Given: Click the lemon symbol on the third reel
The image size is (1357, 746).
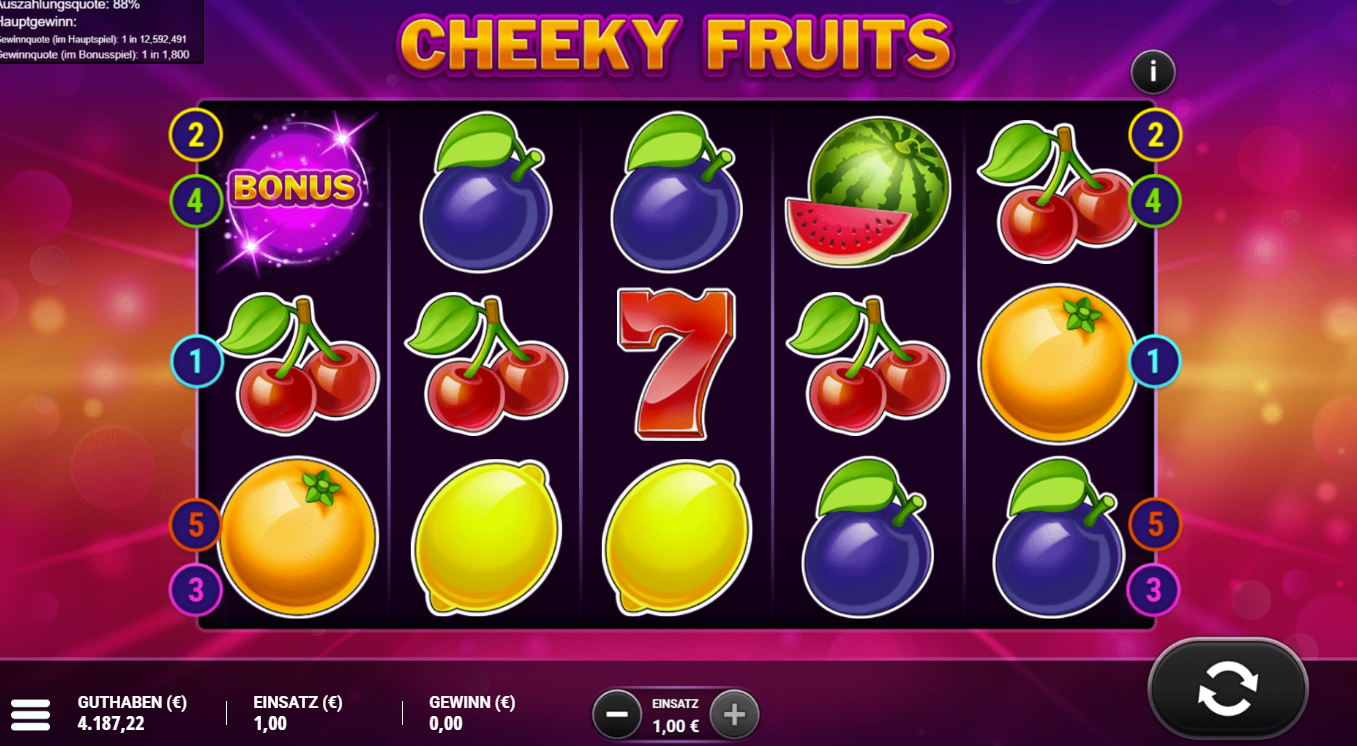Looking at the screenshot, I should (675, 535).
